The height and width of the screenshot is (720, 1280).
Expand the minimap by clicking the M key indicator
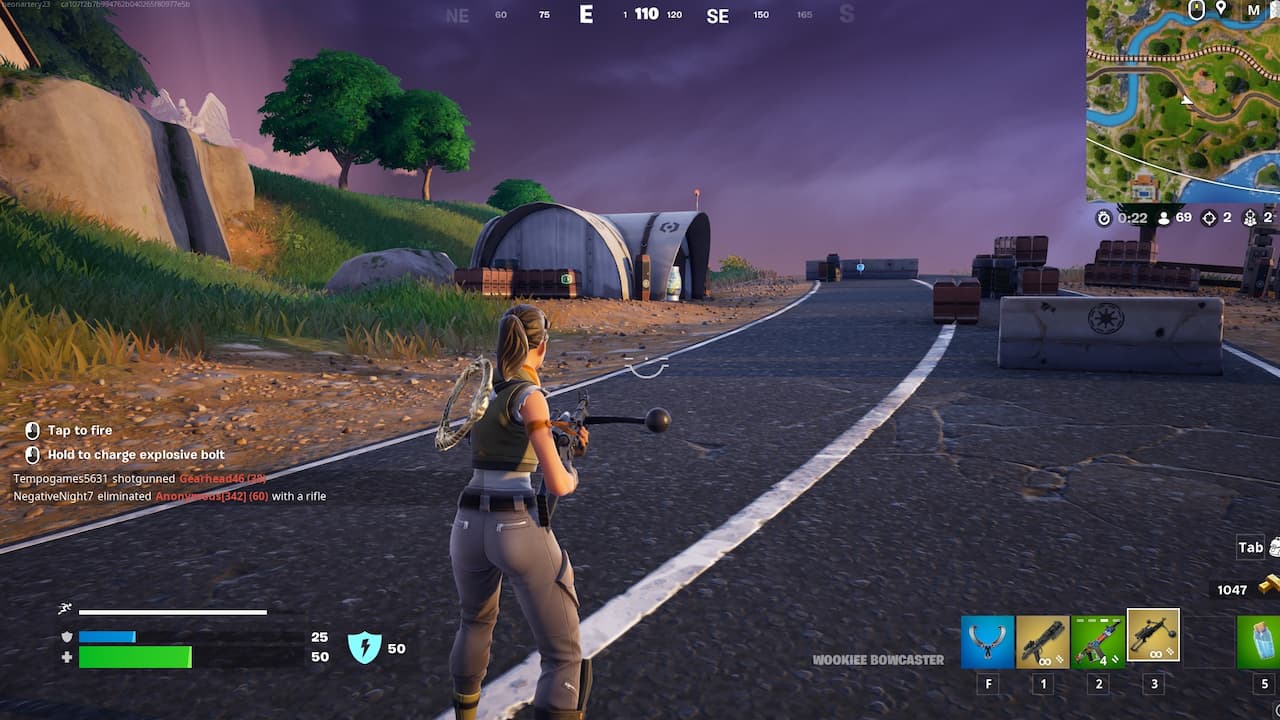[x=1253, y=9]
